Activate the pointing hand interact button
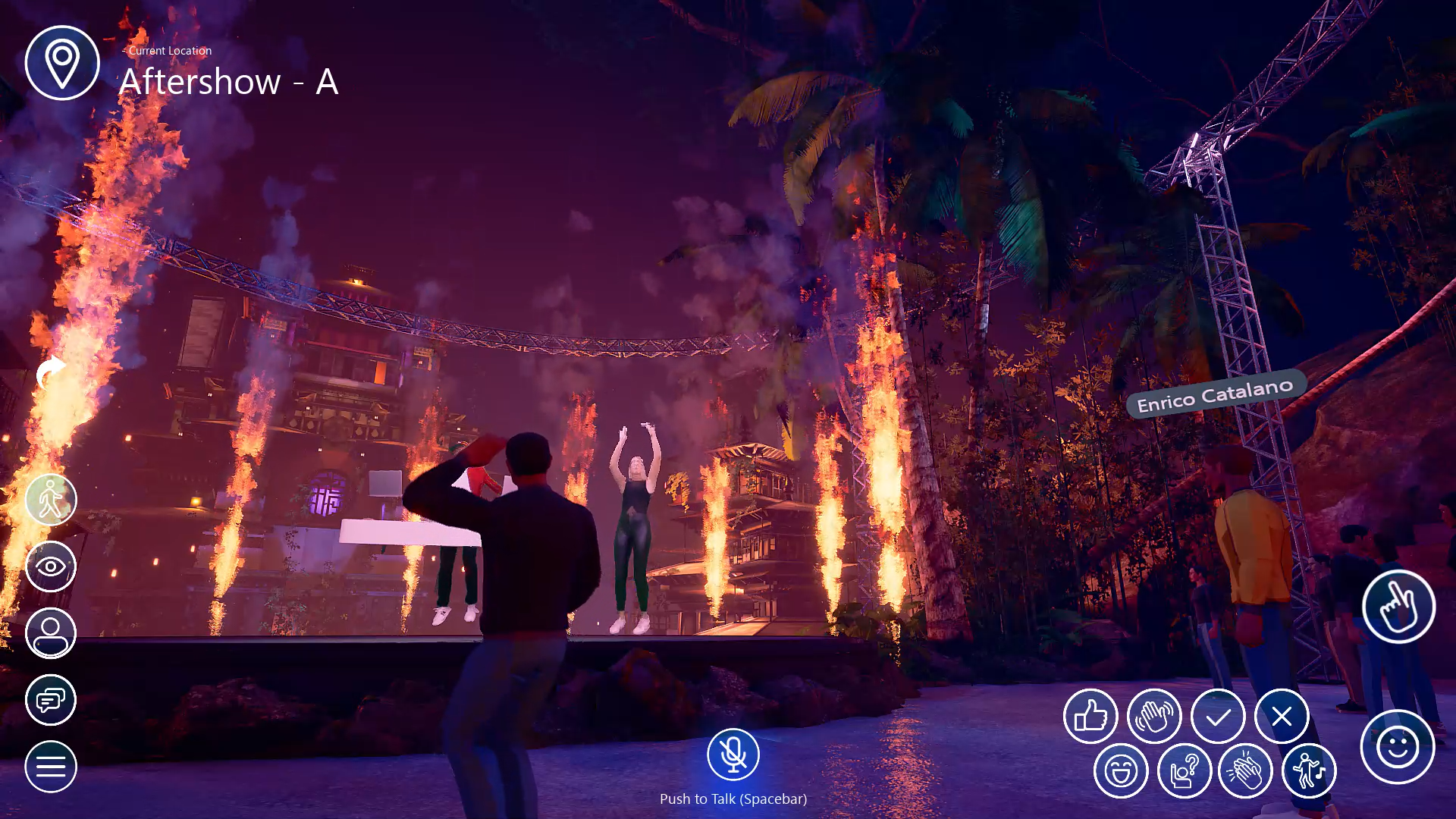 tap(1398, 607)
